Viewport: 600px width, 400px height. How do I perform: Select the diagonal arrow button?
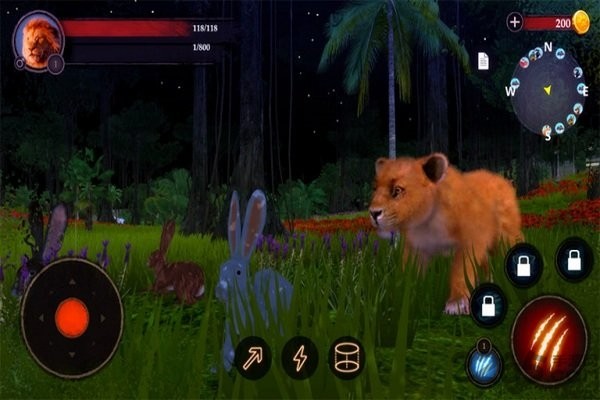click(x=253, y=357)
